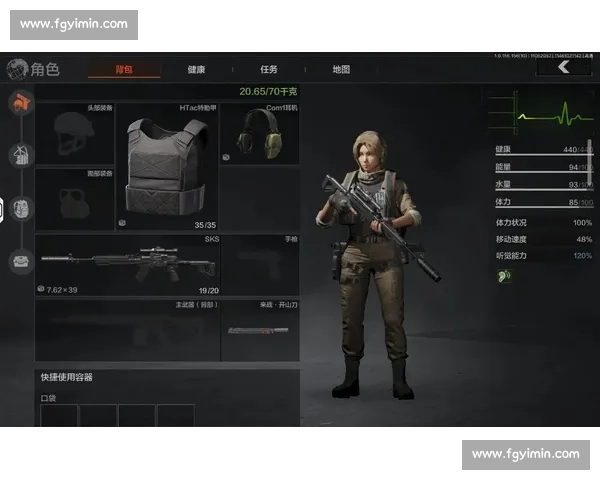The image size is (600, 480).
Task: Click the empty head equipment slot
Action: pos(75,133)
